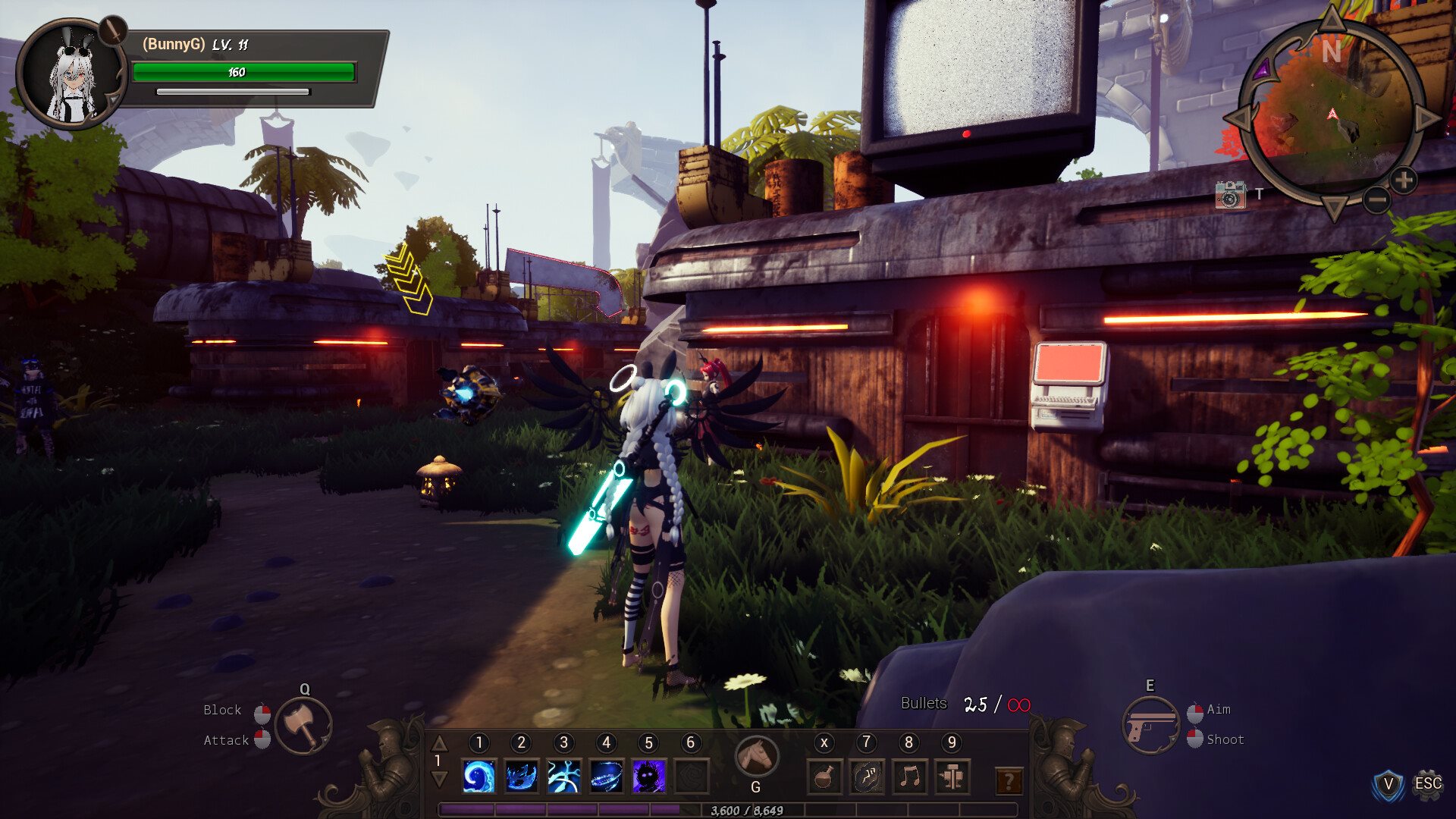
Task: Use the potion flask quick slot
Action: (x=824, y=777)
